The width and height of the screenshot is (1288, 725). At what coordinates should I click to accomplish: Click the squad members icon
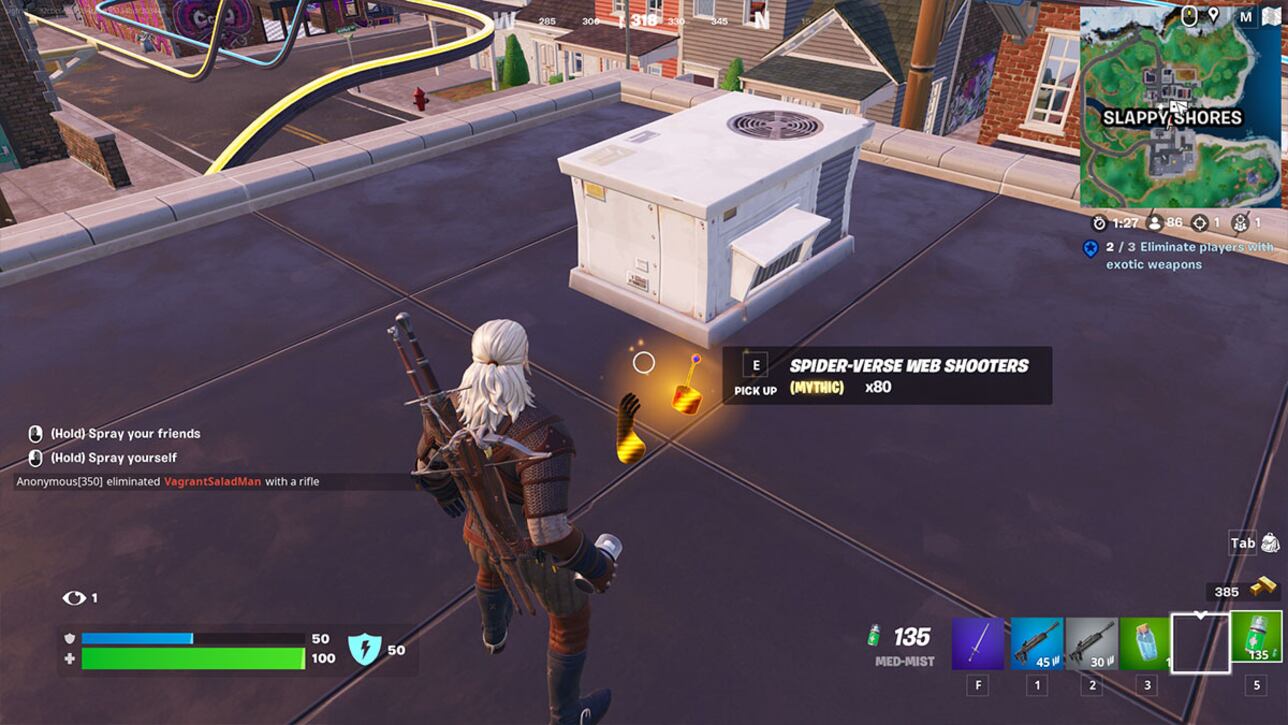(1239, 223)
